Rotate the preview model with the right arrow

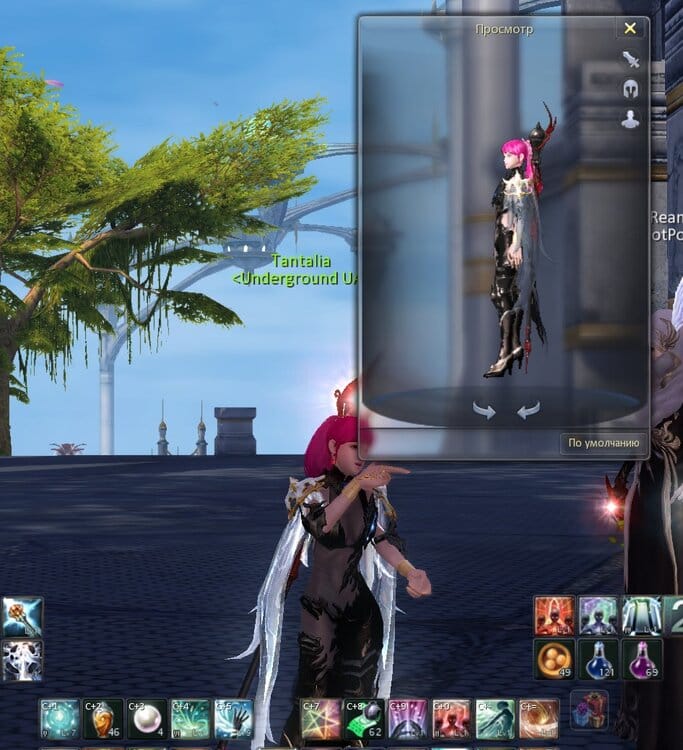pyautogui.click(x=528, y=411)
